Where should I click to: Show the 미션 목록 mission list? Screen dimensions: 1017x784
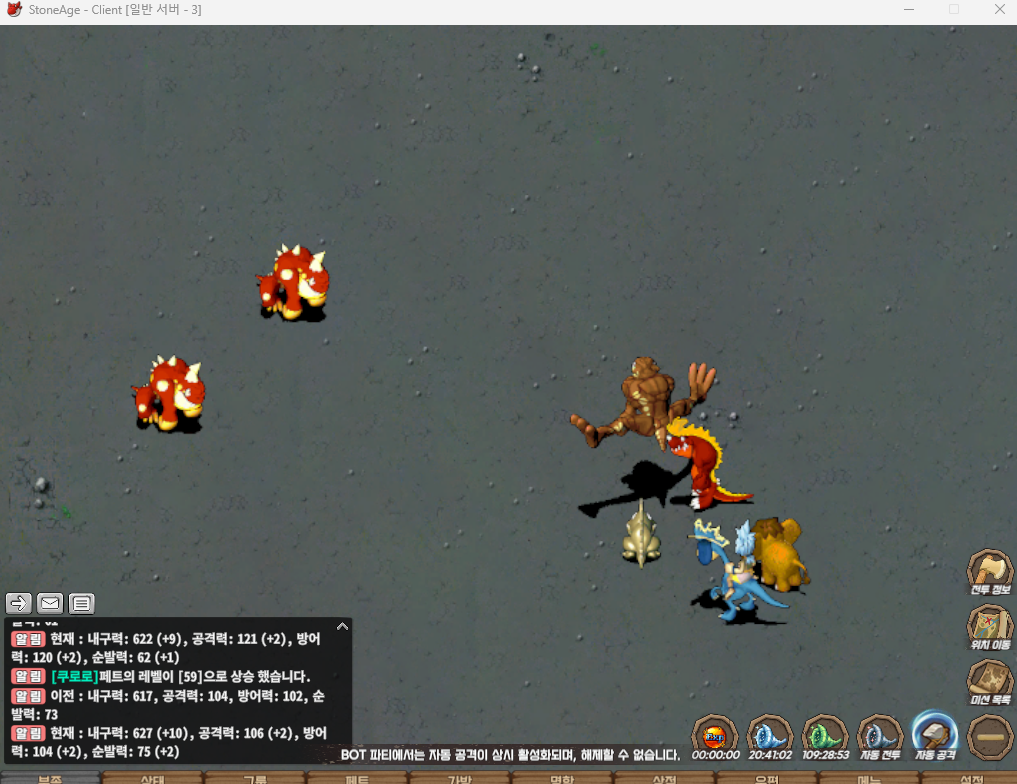[x=990, y=681]
